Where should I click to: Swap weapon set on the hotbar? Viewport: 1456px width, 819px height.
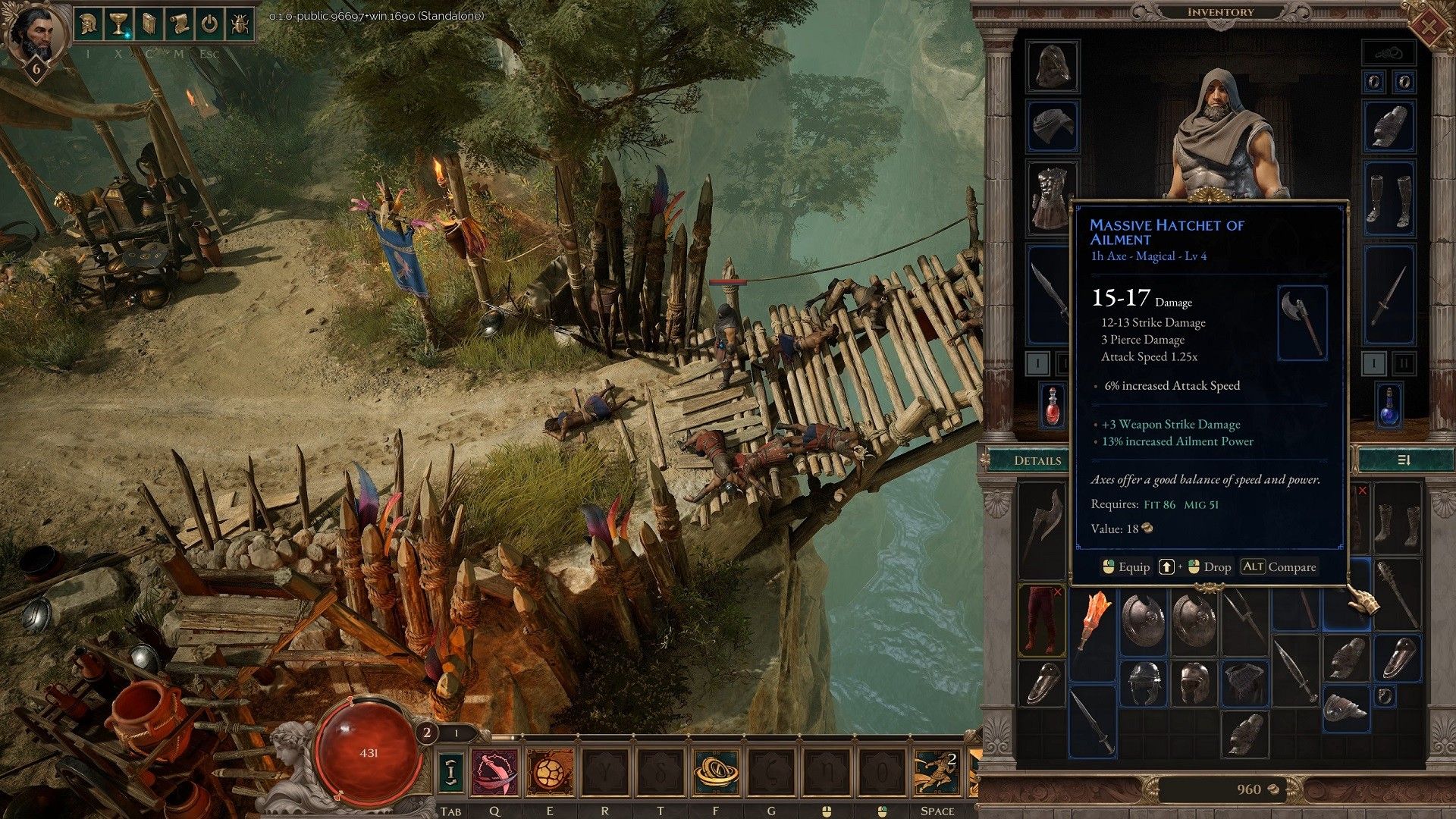(x=451, y=772)
